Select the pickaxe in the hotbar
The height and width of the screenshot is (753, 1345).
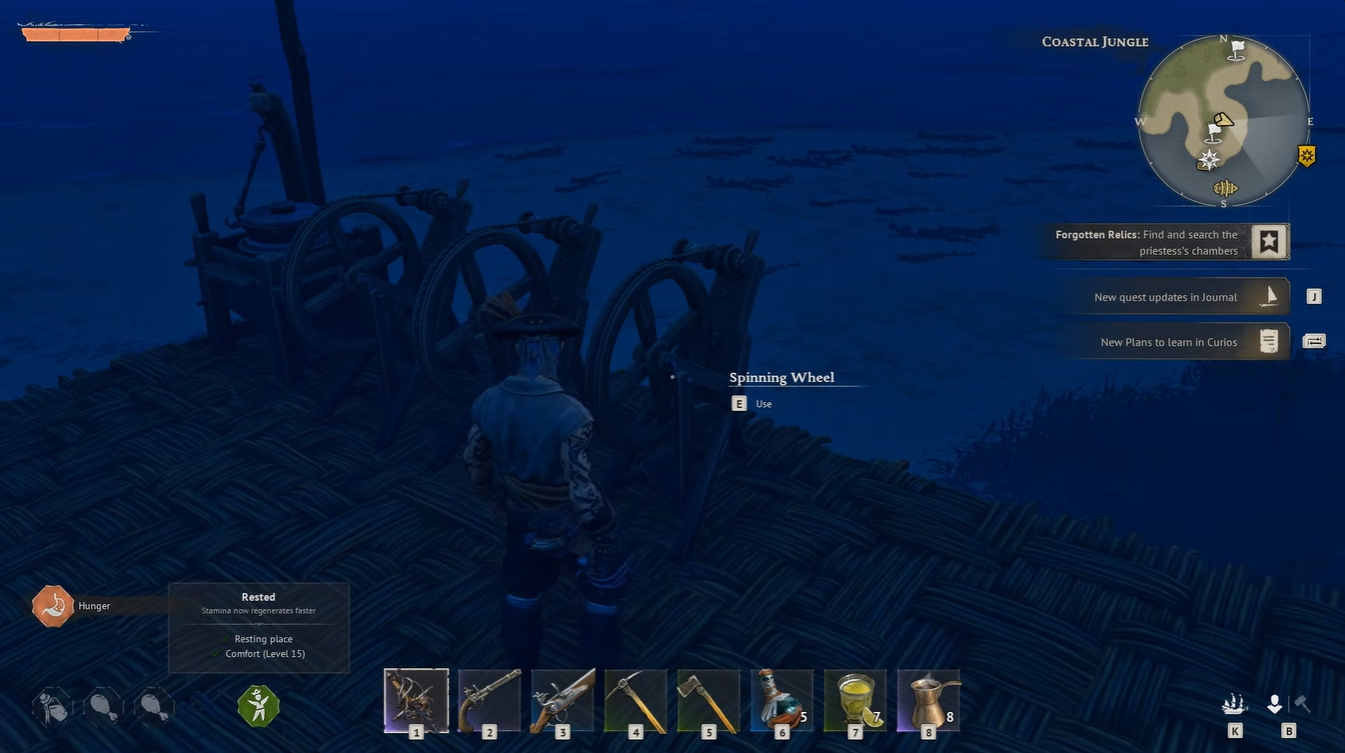pyautogui.click(x=635, y=700)
